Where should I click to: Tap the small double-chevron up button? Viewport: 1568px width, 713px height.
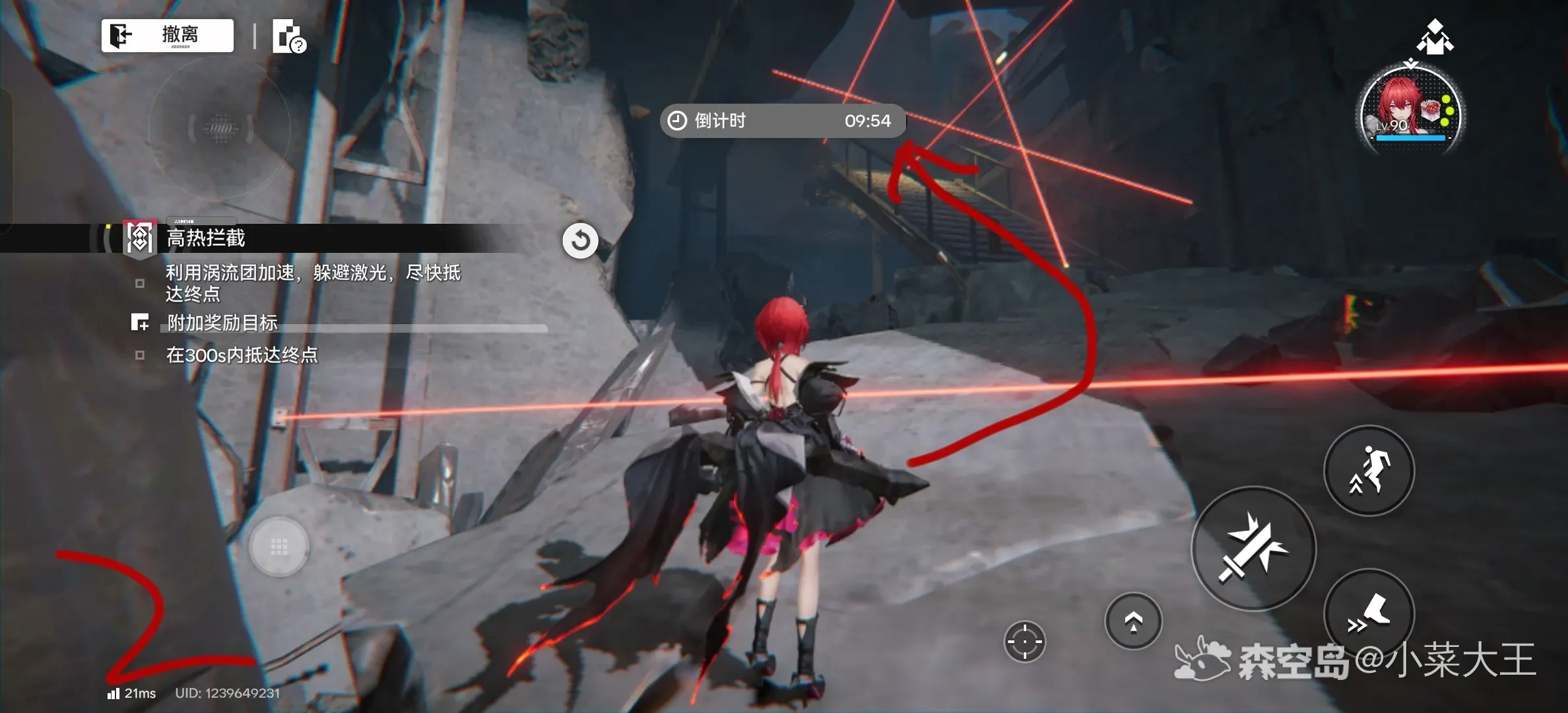click(1133, 621)
